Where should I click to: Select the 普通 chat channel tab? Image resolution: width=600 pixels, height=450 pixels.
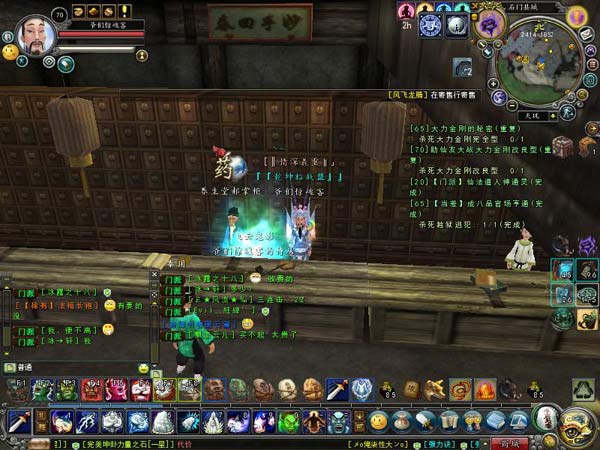point(22,368)
